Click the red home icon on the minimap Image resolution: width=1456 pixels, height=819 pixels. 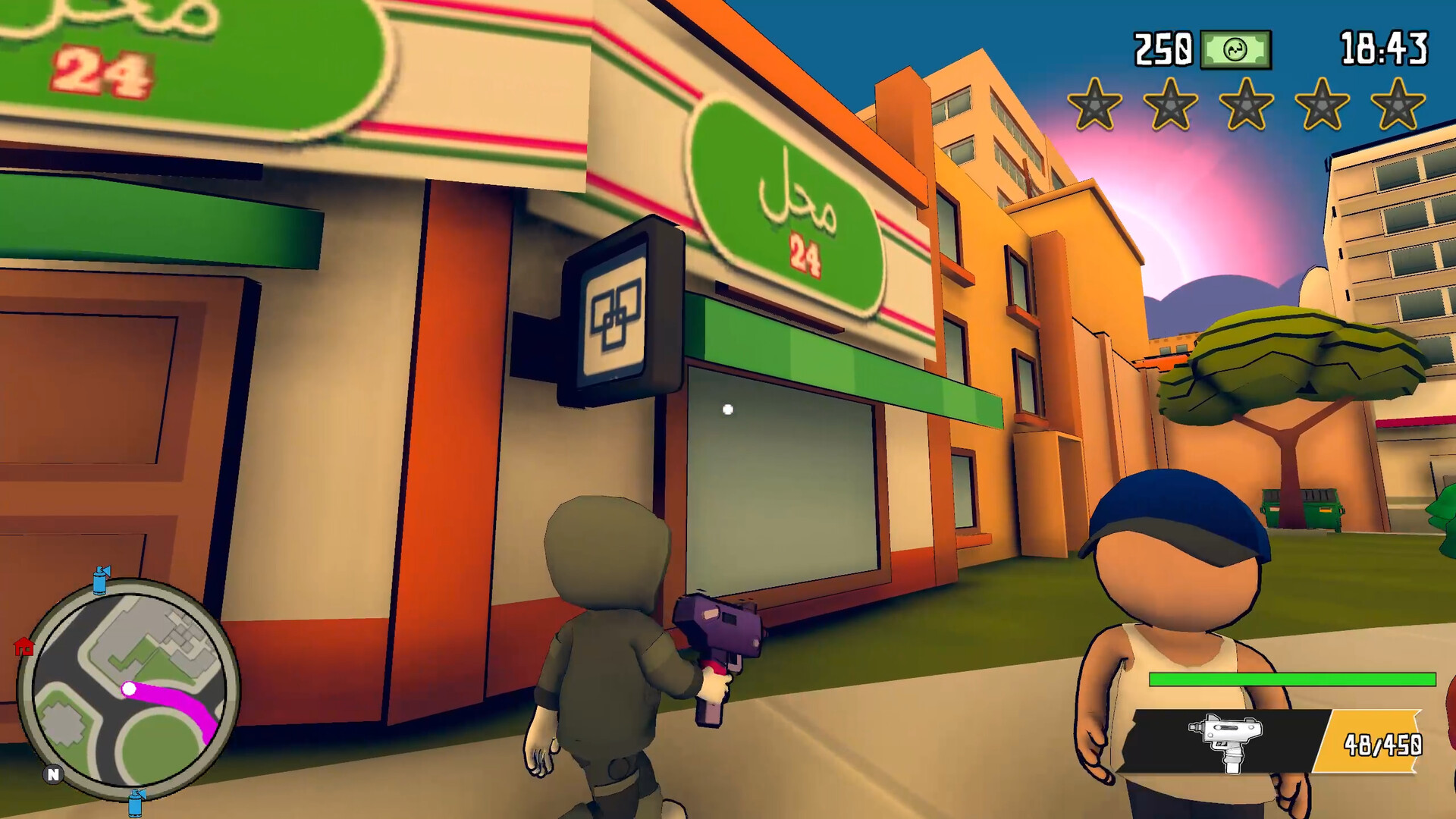[26, 648]
